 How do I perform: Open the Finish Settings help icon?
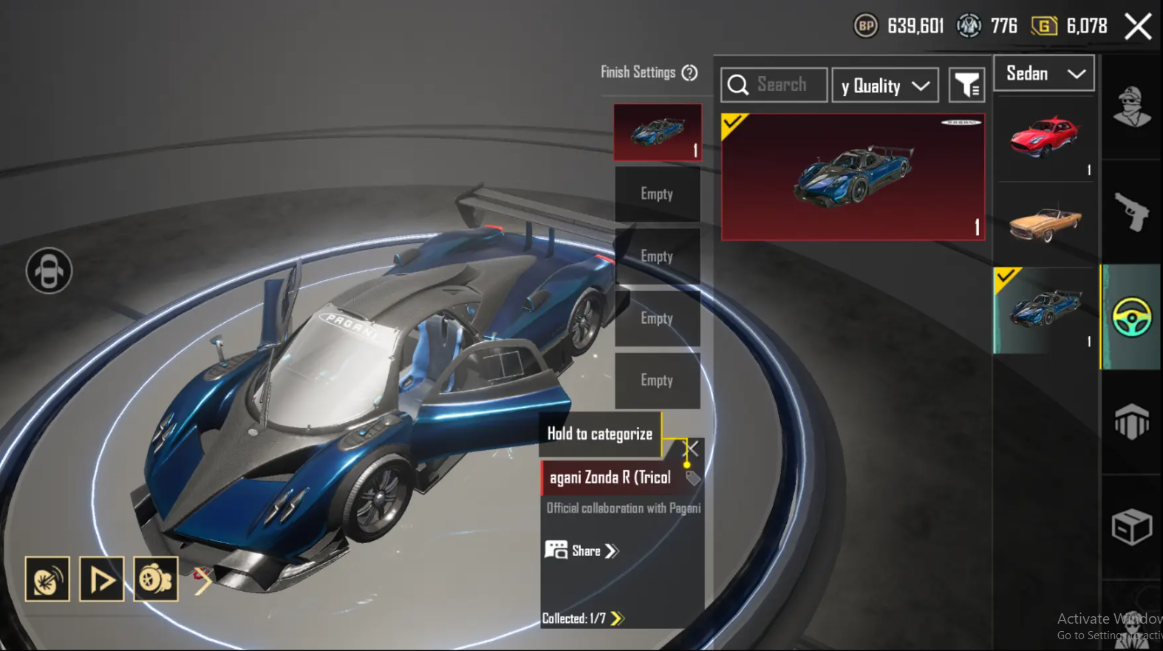[689, 72]
